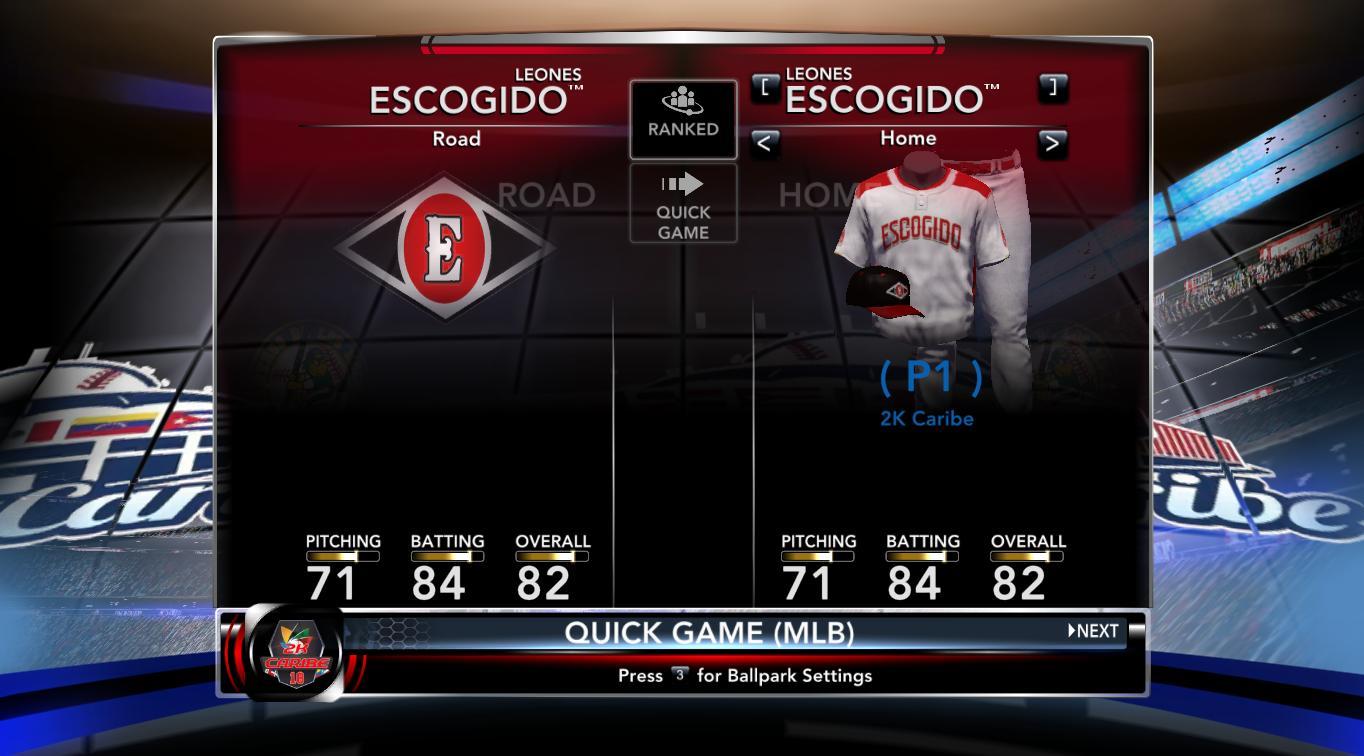Switch to previous team with left bracket

[x=765, y=87]
